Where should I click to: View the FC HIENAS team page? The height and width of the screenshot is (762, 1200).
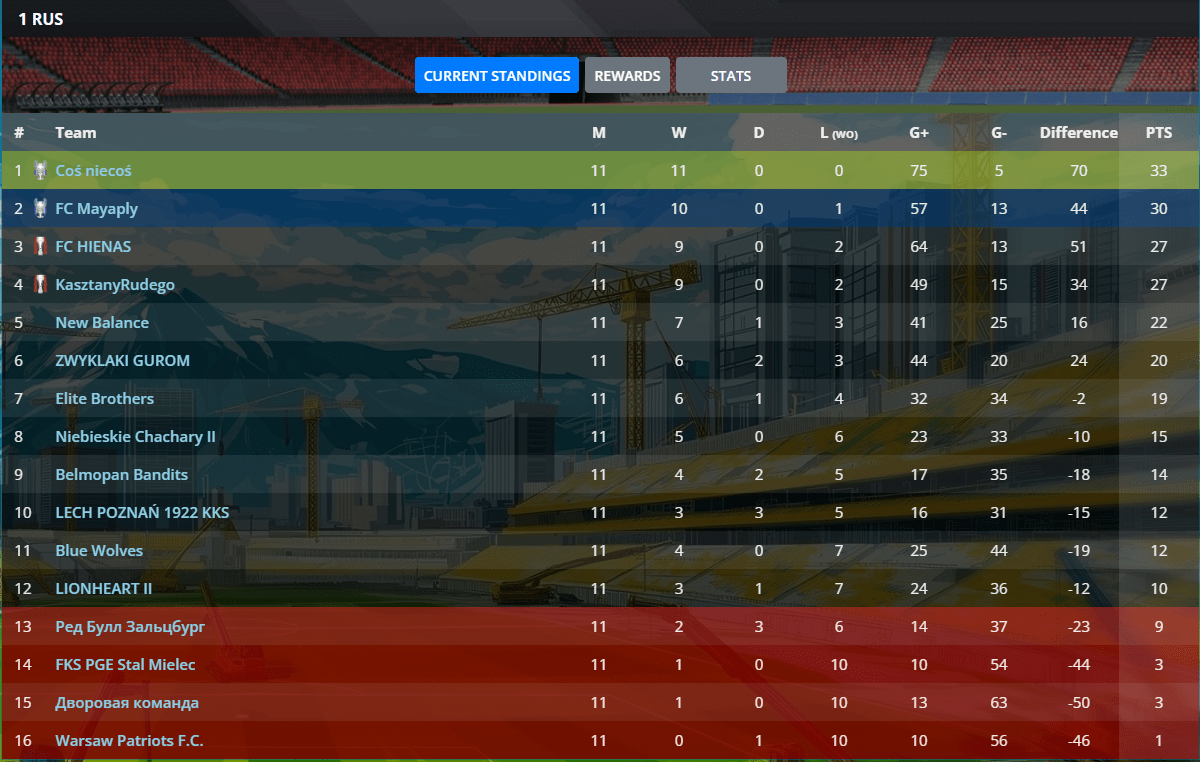(93, 247)
